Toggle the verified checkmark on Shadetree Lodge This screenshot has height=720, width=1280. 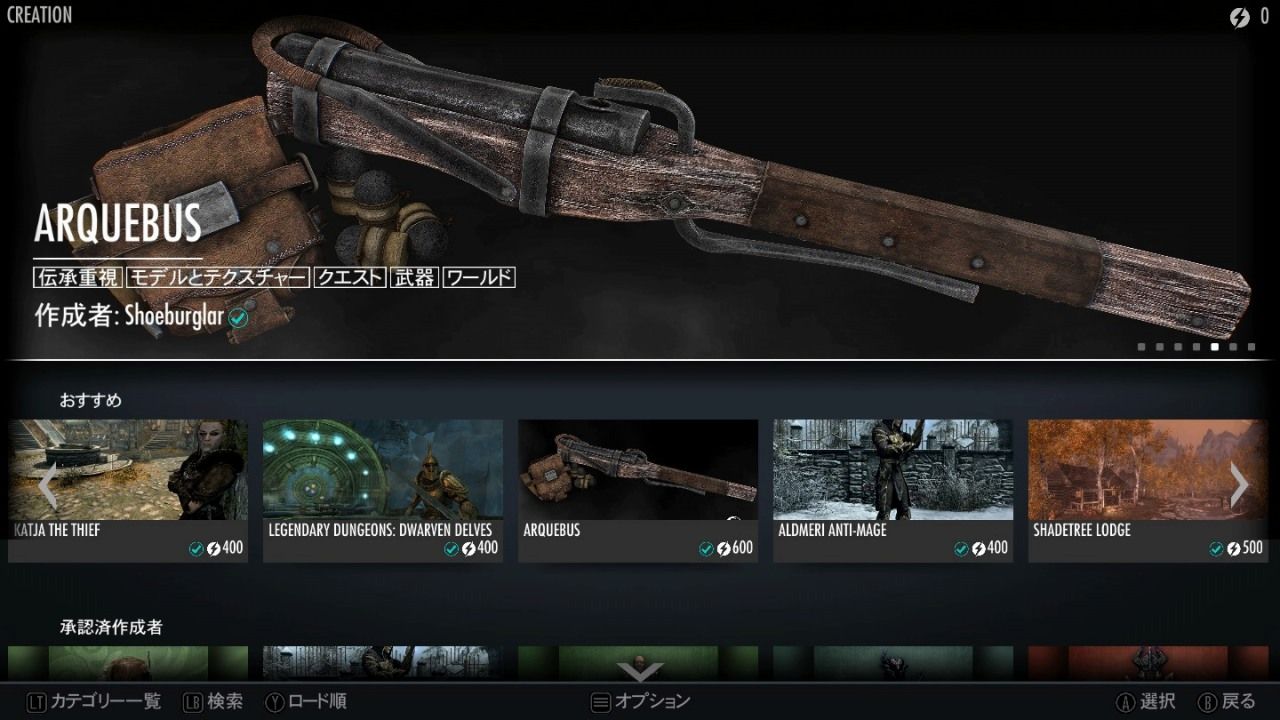[1214, 549]
